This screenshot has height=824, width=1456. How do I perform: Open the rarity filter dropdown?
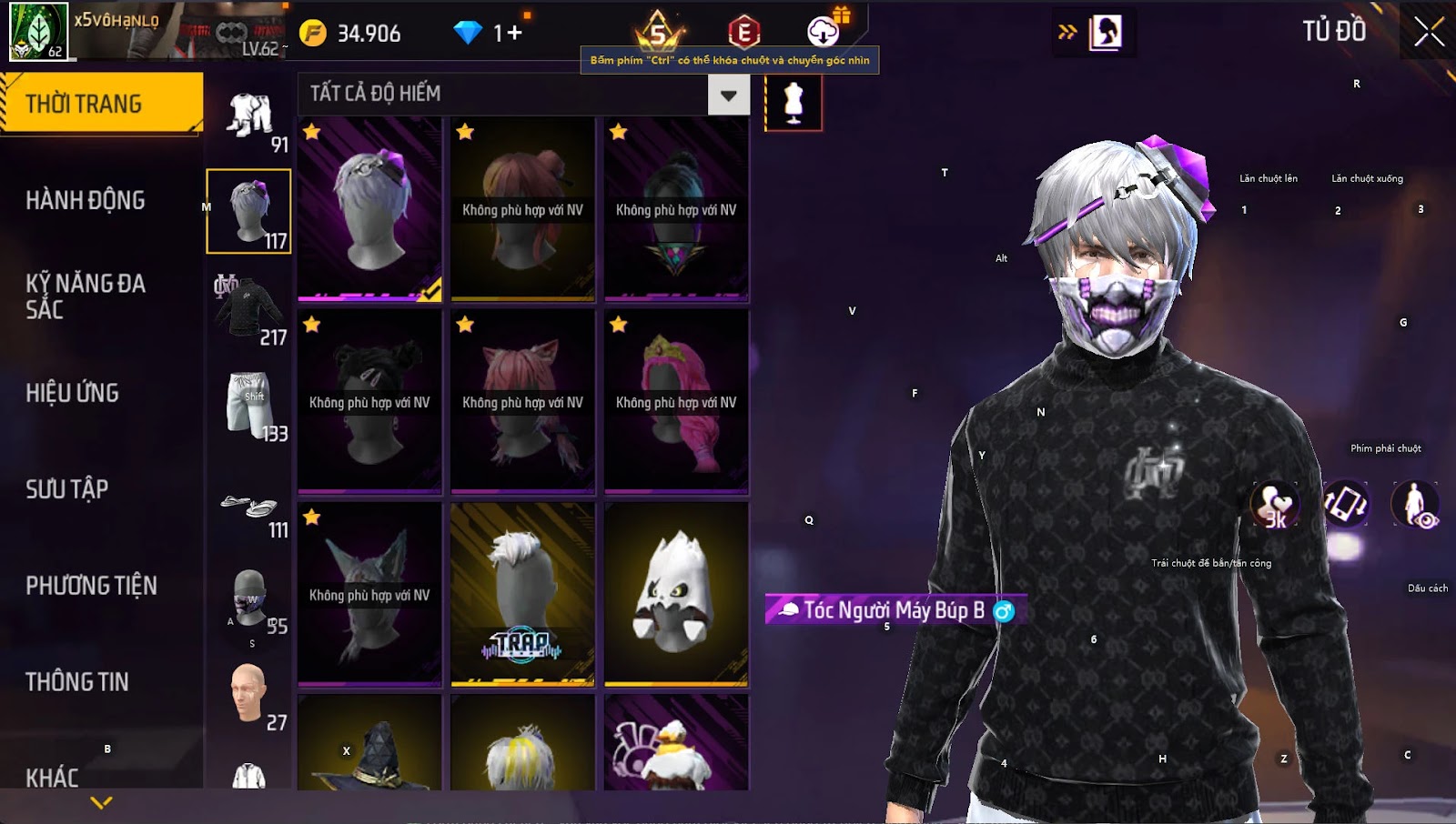(x=728, y=95)
